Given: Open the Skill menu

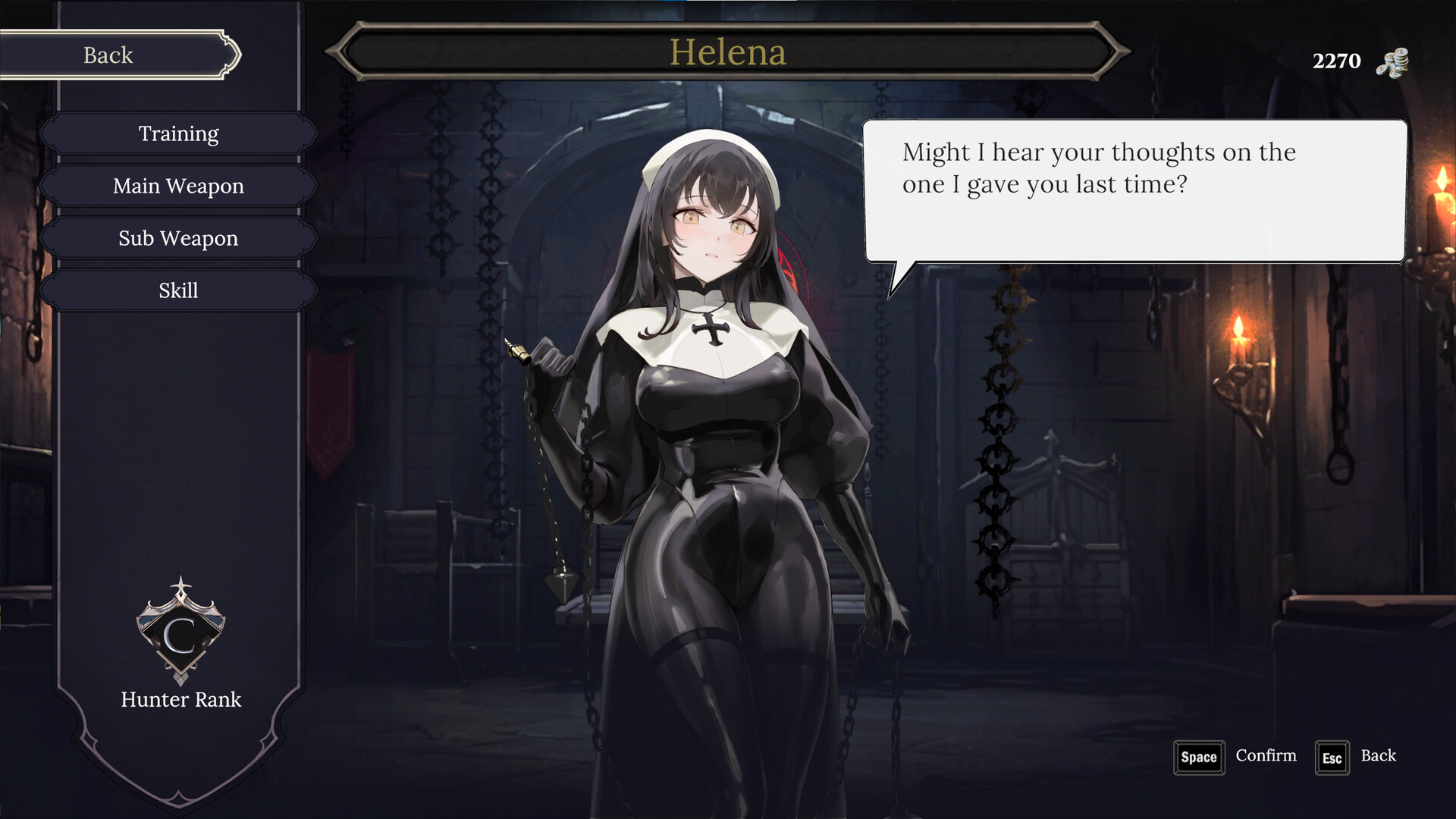Looking at the screenshot, I should click(x=178, y=291).
